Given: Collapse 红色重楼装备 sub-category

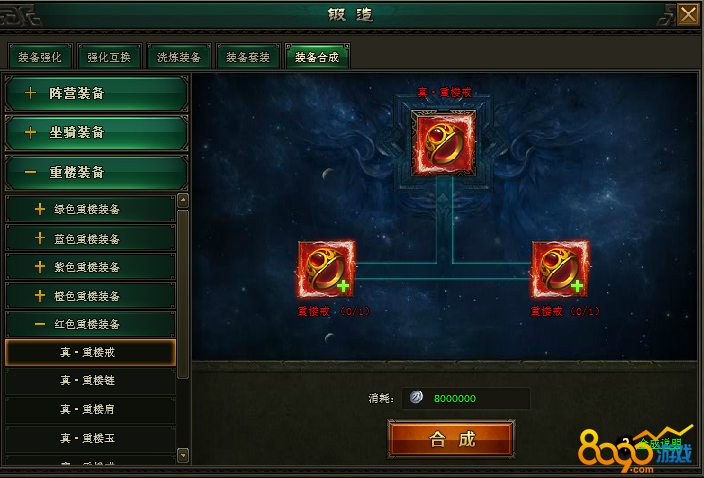Looking at the screenshot, I should click(x=90, y=324).
